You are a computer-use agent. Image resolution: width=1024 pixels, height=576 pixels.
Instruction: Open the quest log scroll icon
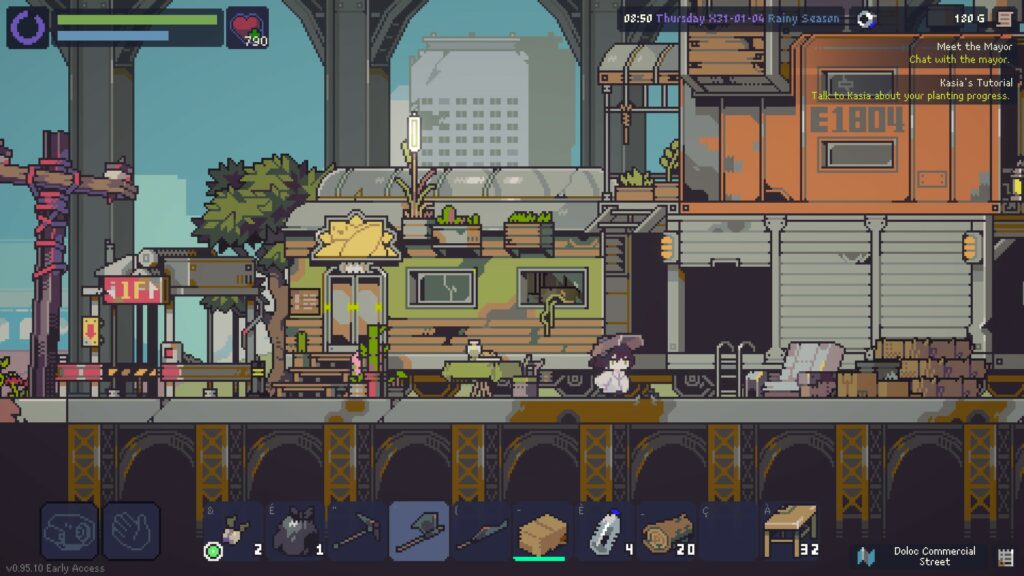(x=1003, y=18)
